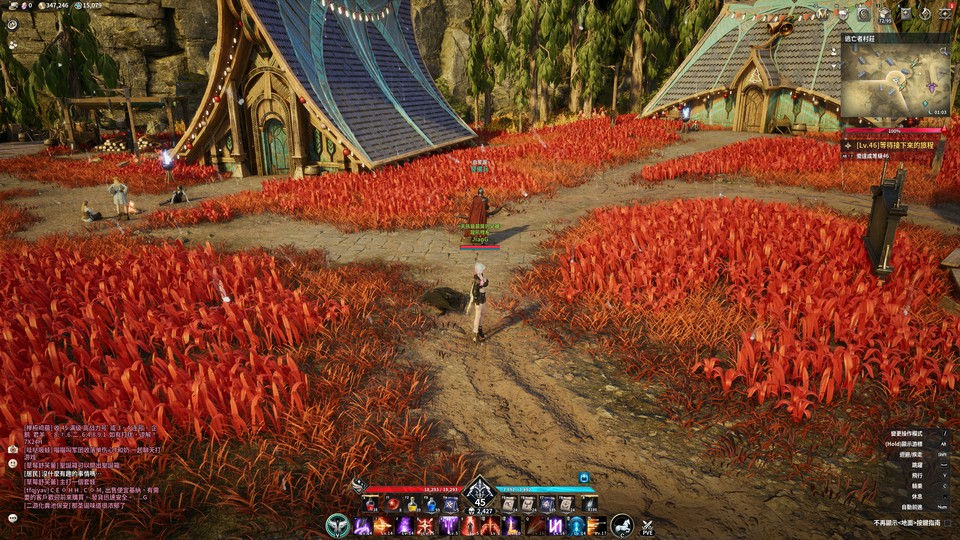
Task: Toggle the checkbox next to the ground guide option
Action: [x=947, y=522]
